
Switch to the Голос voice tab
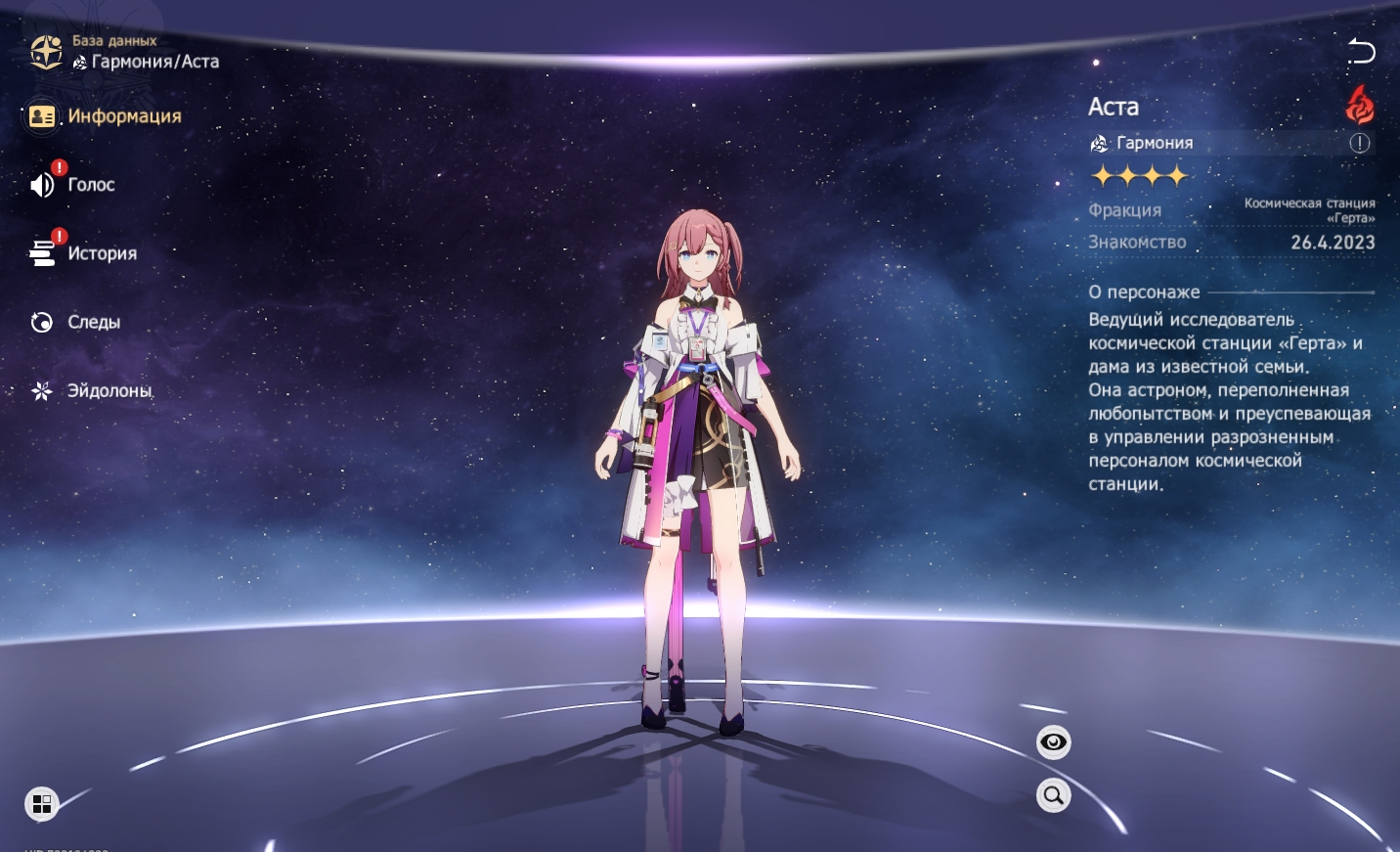coord(74,185)
